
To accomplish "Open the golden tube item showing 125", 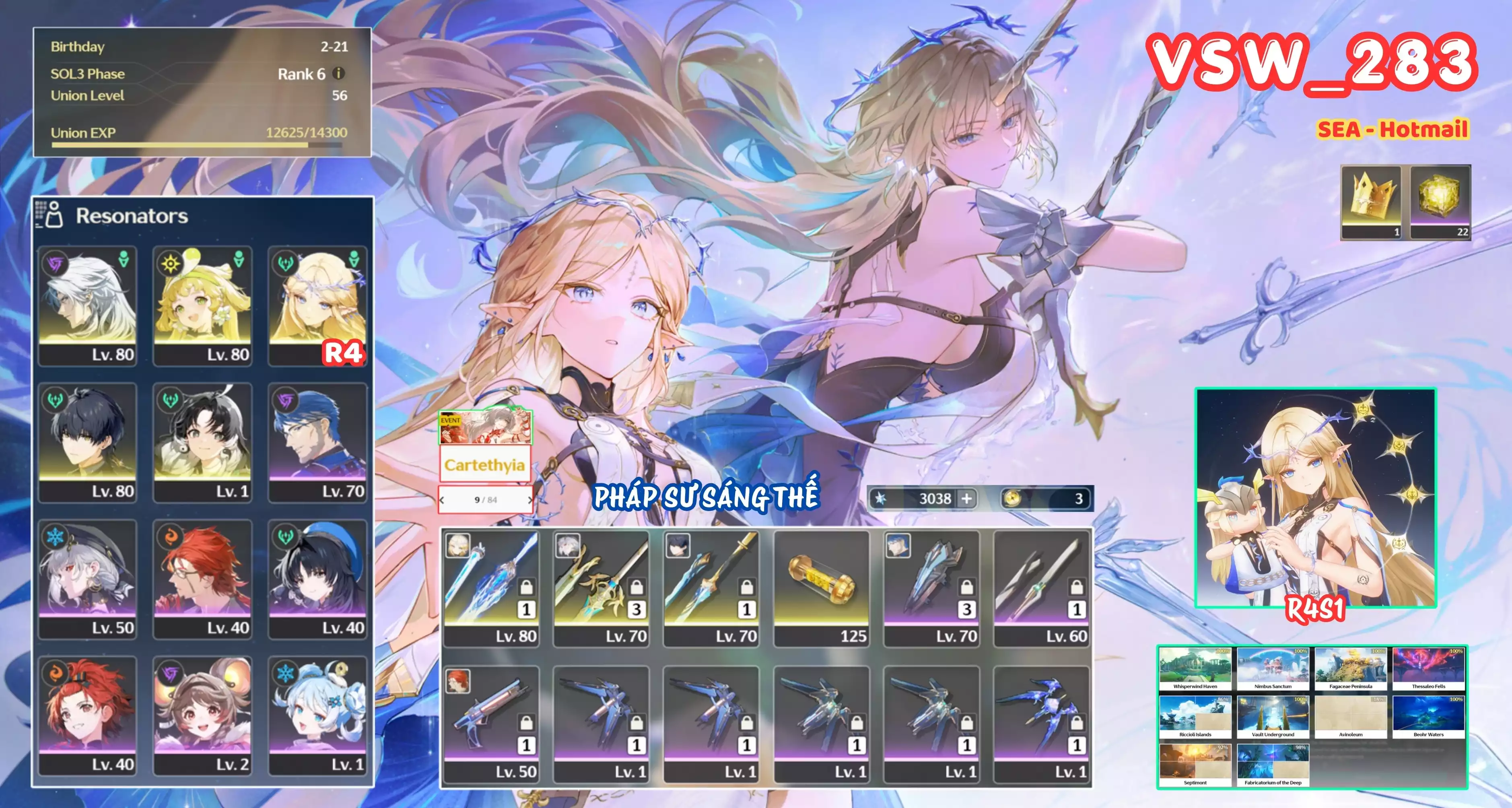I will point(821,588).
